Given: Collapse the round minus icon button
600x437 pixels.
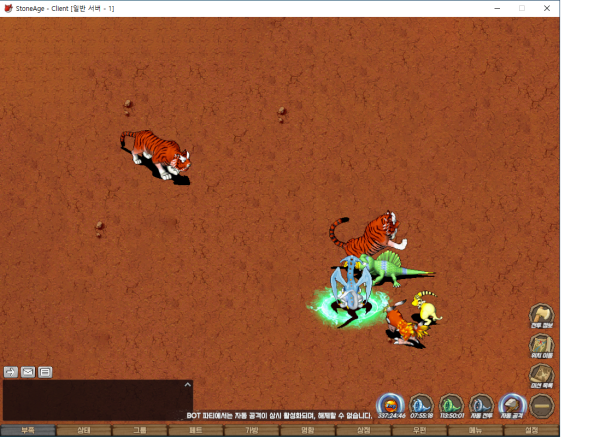Looking at the screenshot, I should [x=542, y=405].
